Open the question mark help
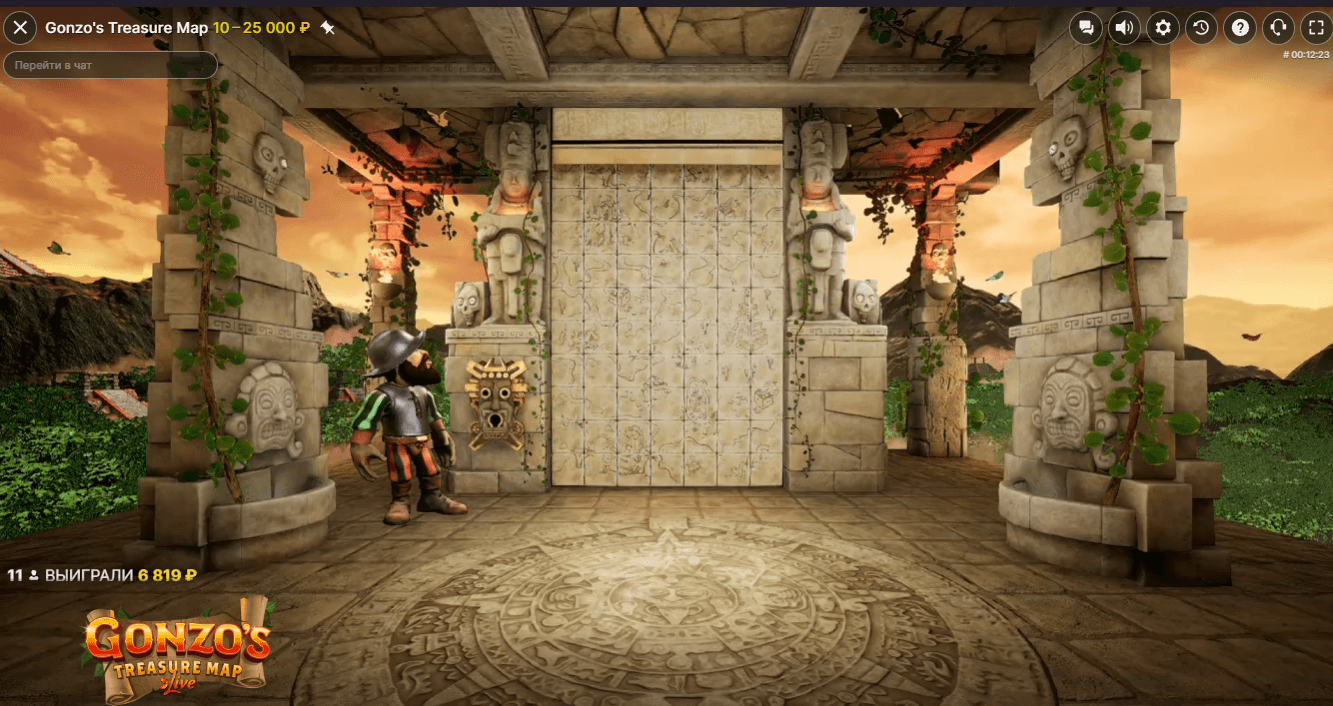This screenshot has width=1333, height=706. pyautogui.click(x=1240, y=28)
